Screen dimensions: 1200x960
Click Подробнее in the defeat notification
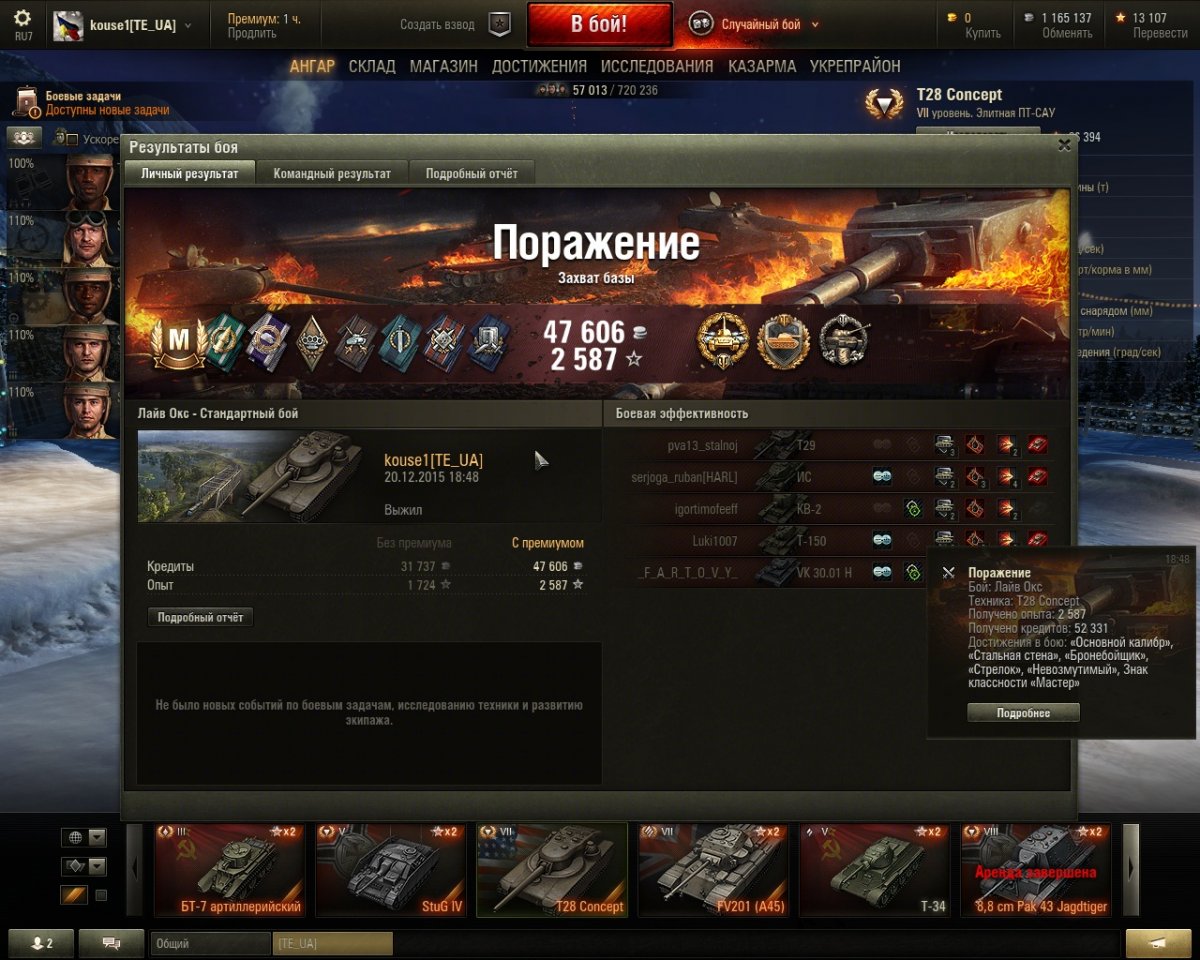click(x=1023, y=713)
